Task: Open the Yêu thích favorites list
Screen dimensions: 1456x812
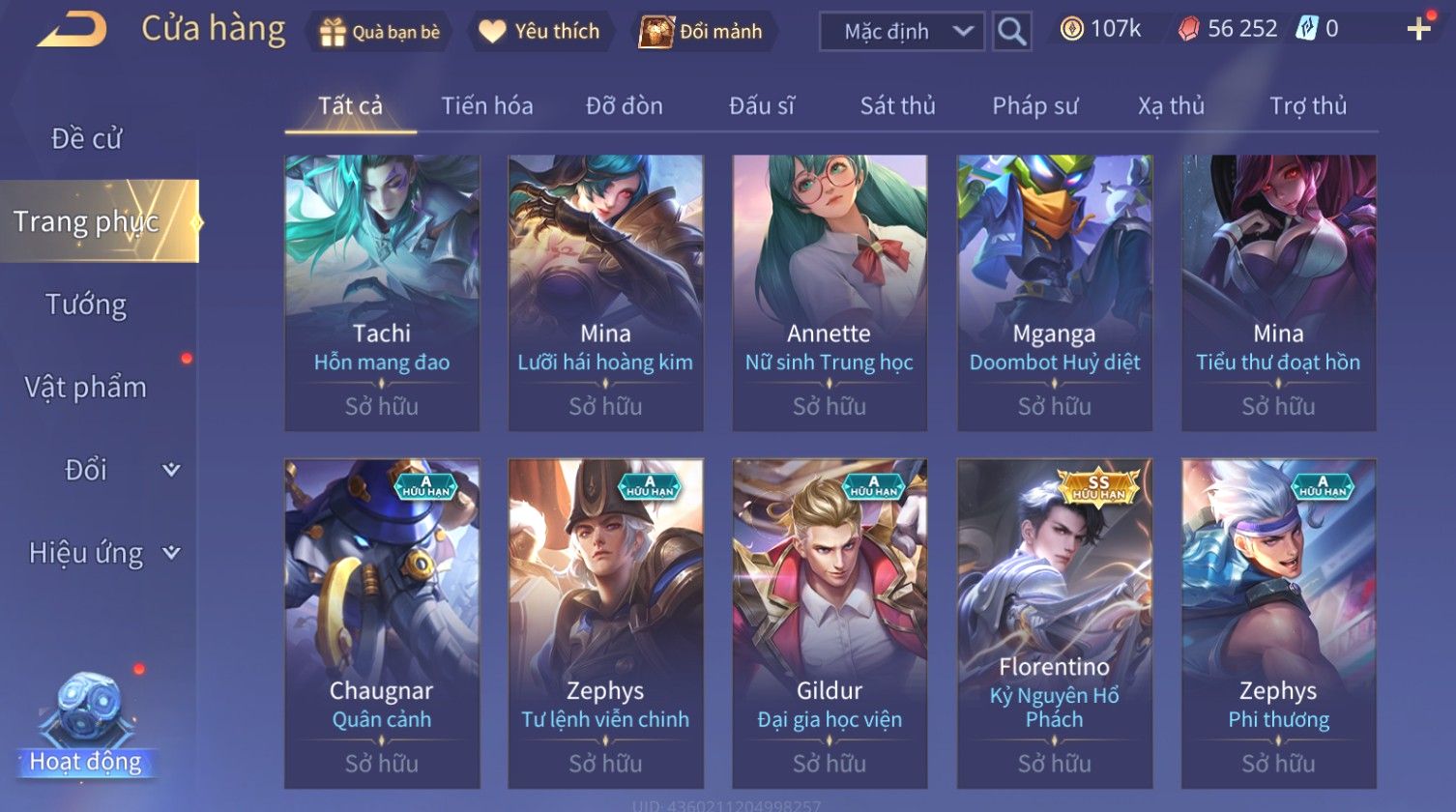Action: coord(540,32)
